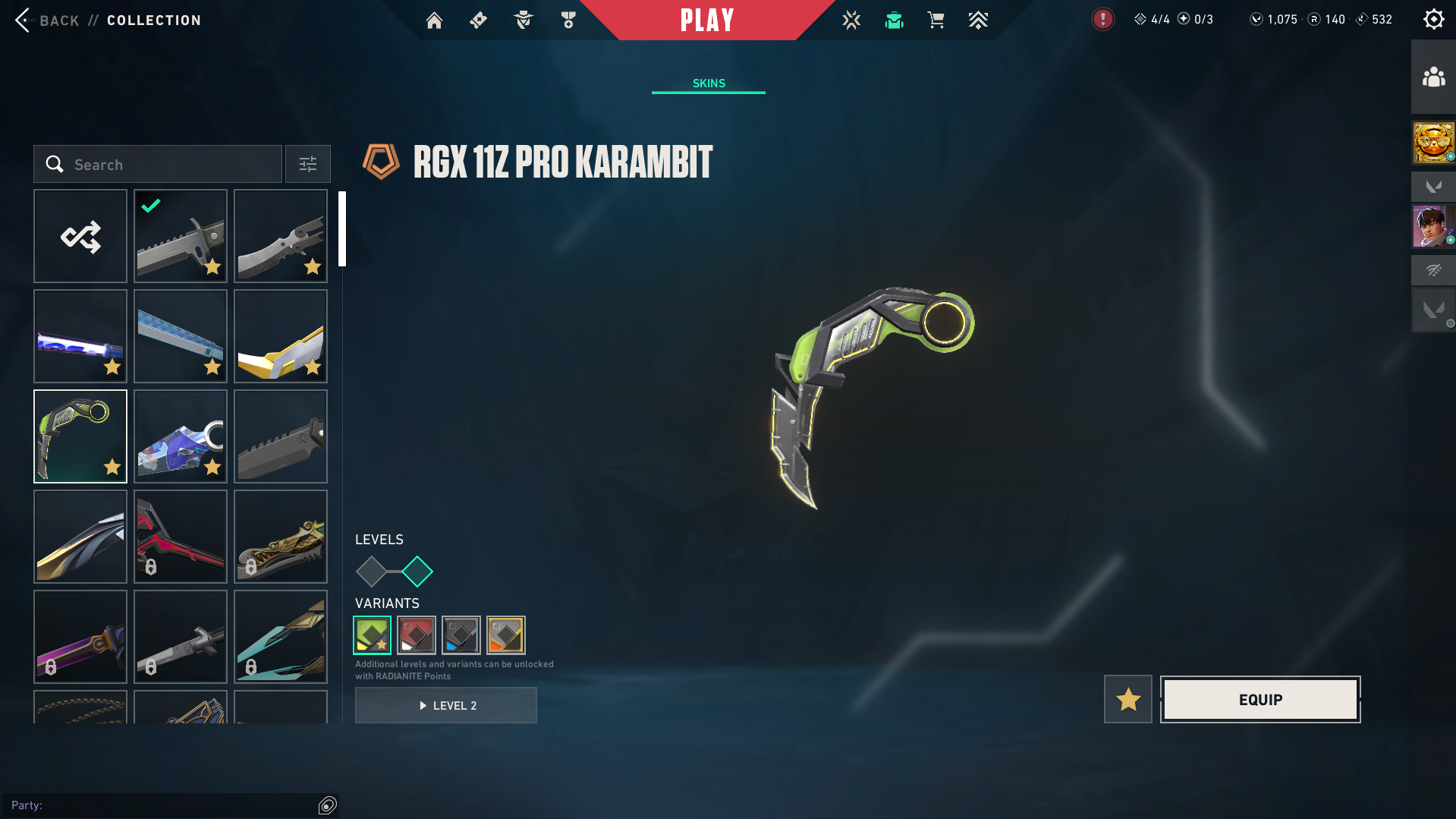Pick the locked red and black melee skin
This screenshot has height=819, width=1456.
181,537
